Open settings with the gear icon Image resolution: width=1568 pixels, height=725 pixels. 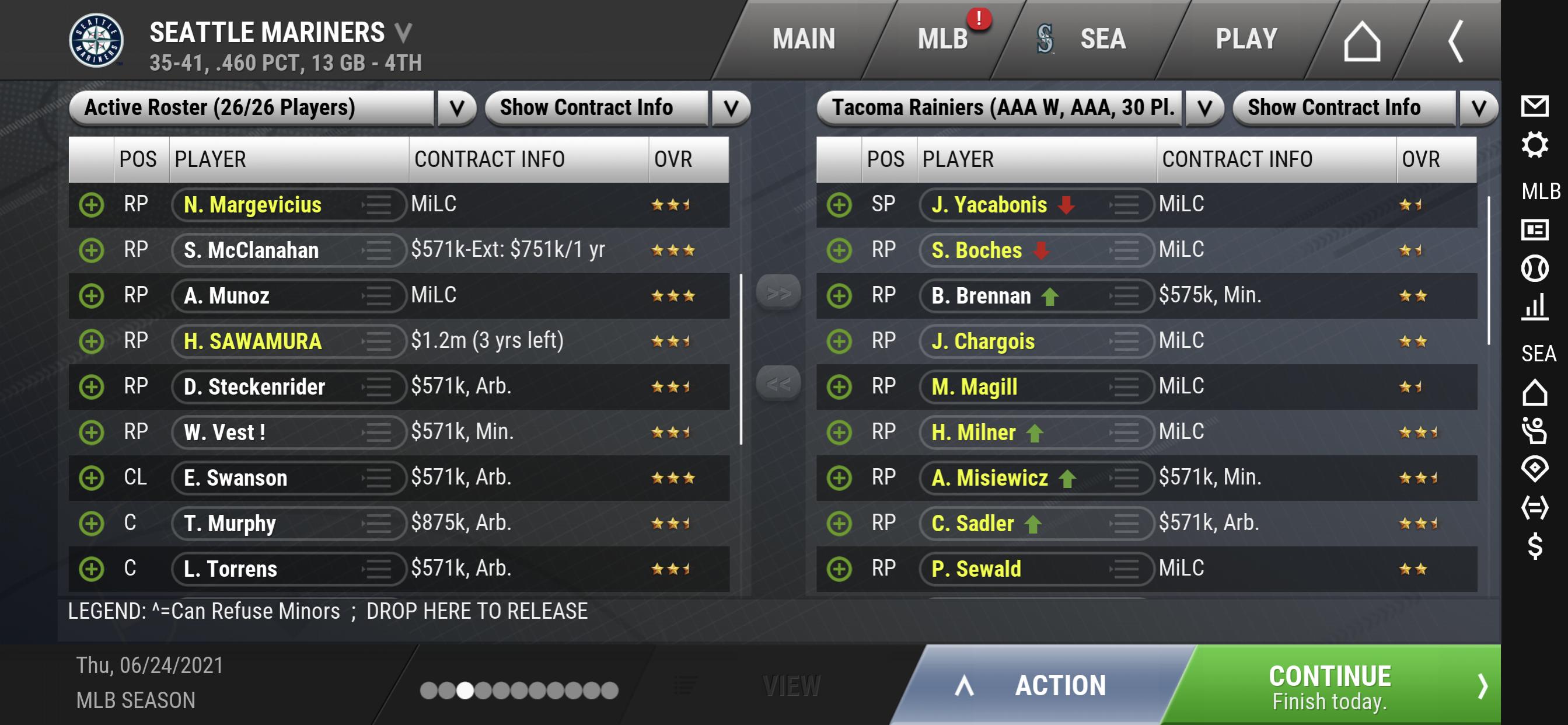click(1534, 145)
